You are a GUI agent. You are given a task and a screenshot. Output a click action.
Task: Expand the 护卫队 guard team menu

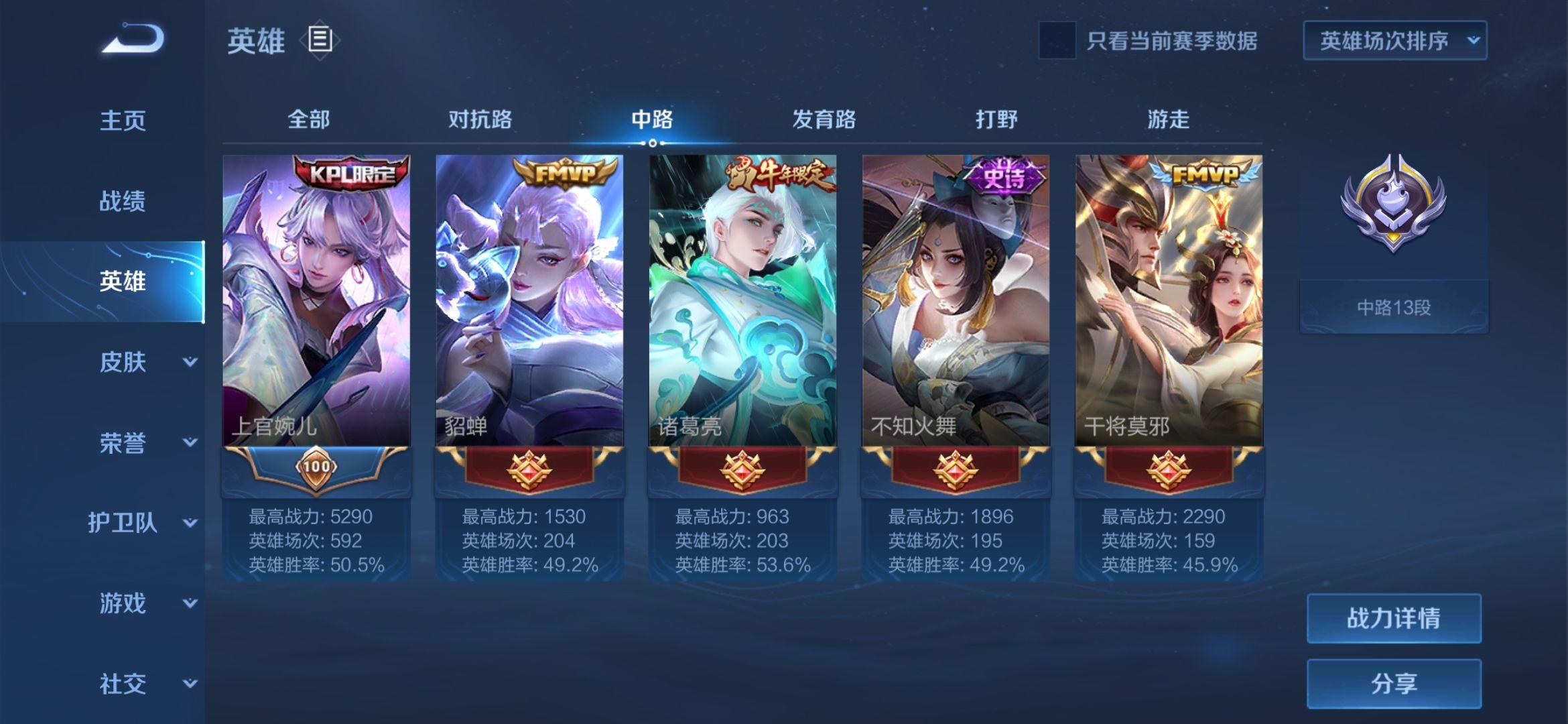(142, 523)
